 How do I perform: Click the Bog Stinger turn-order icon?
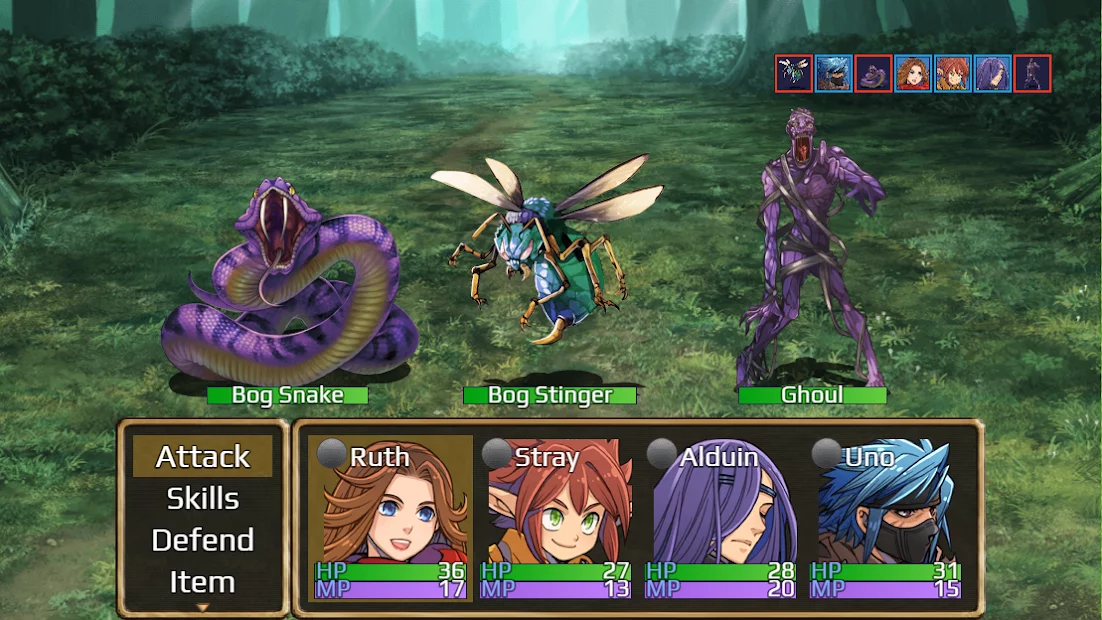pos(794,74)
